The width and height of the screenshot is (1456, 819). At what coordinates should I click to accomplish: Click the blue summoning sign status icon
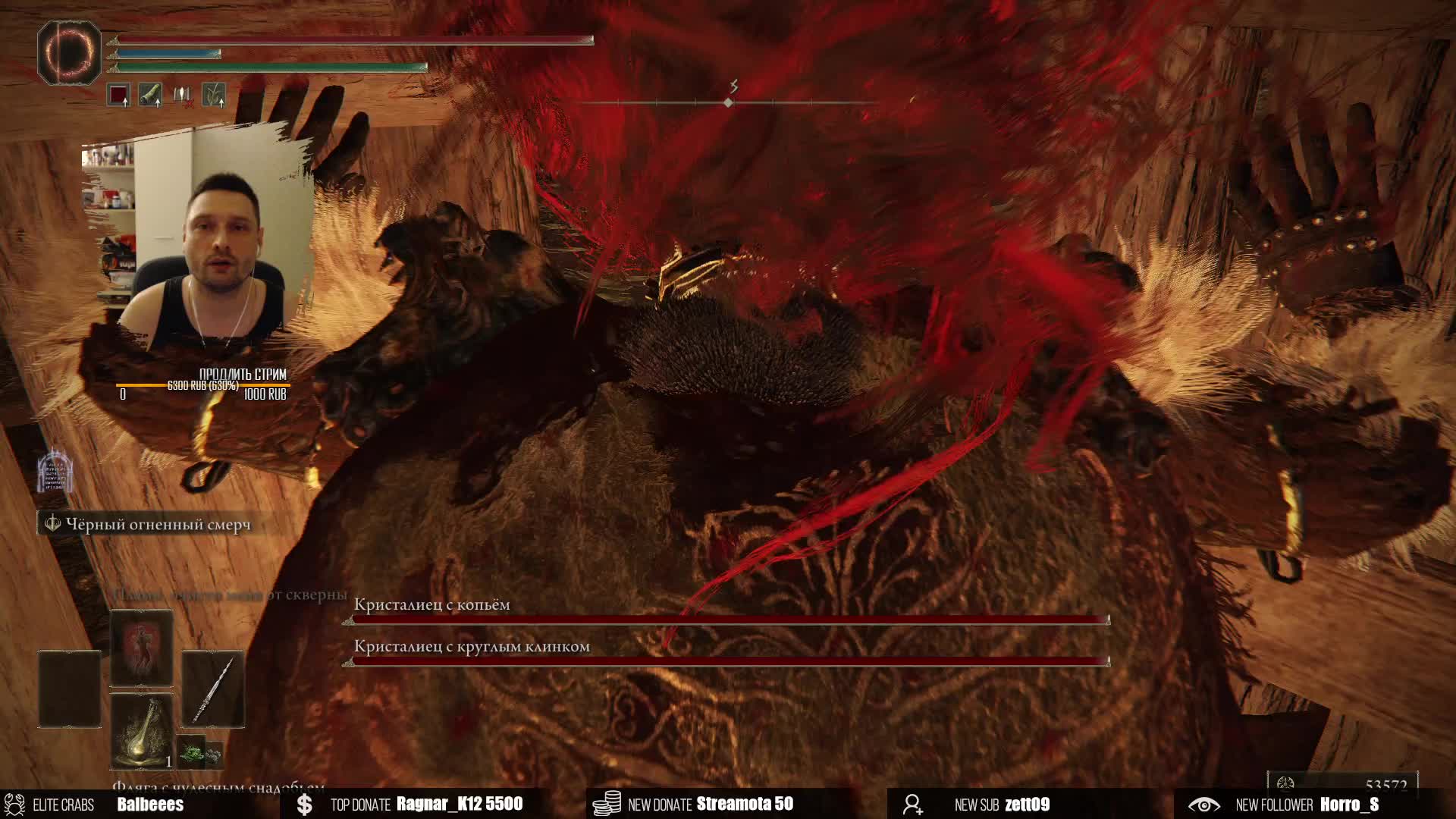point(55,472)
